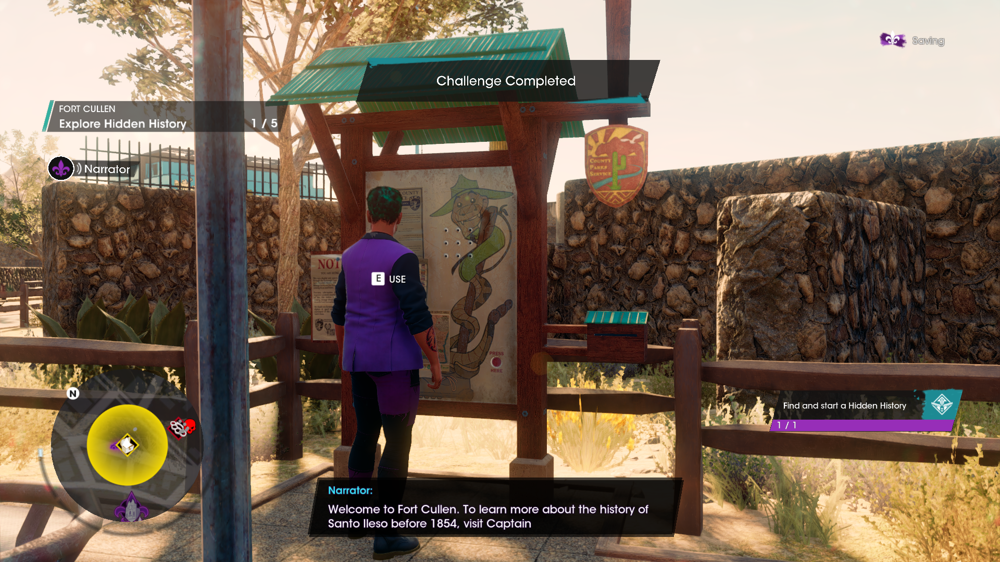Image resolution: width=1000 pixels, height=562 pixels.
Task: Click the purple Saints fleur-de-lis Narrator icon
Action: tap(61, 168)
